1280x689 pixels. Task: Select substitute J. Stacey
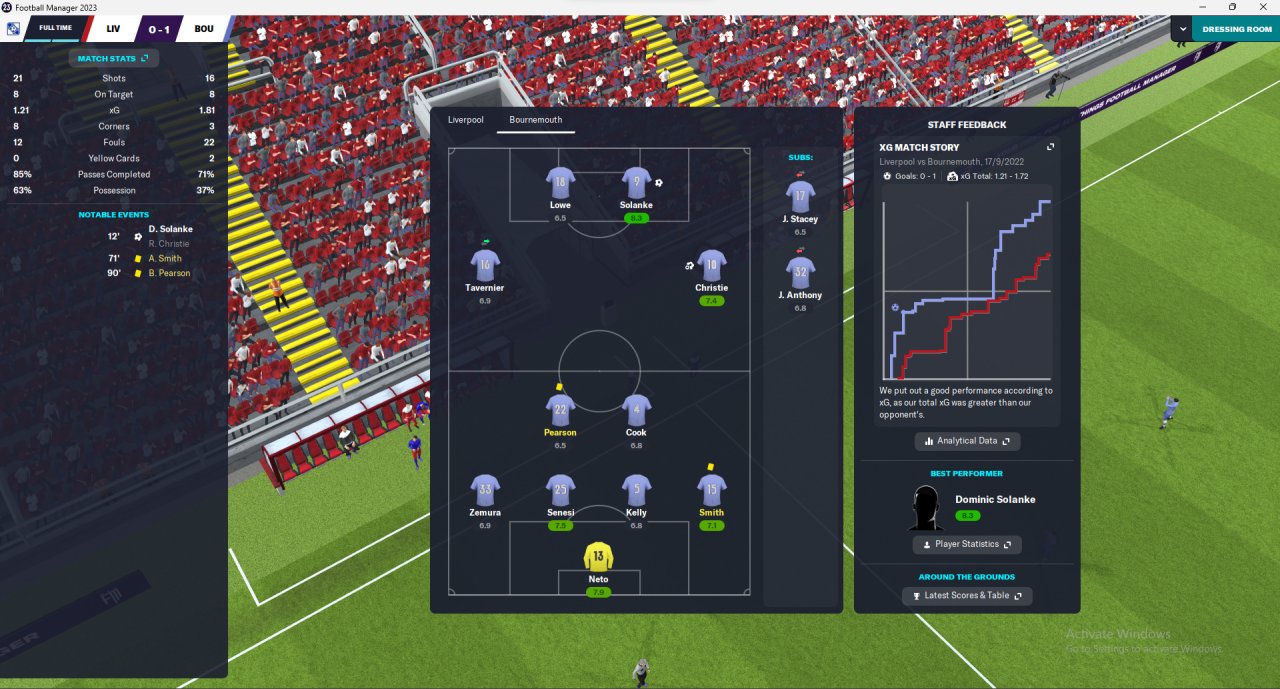pyautogui.click(x=800, y=197)
